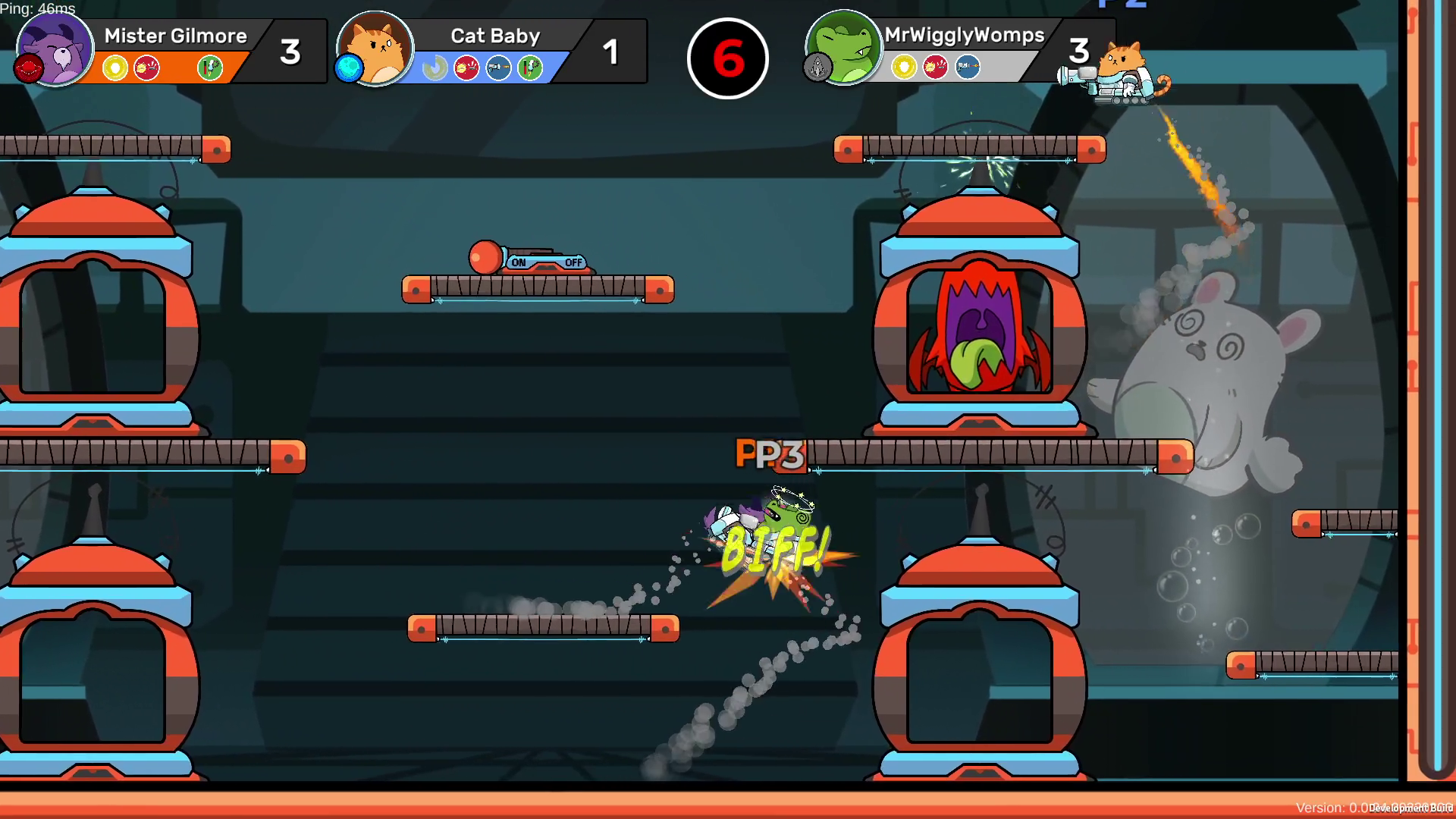Select Cat Baby's faded cooldown swirl icon

(435, 68)
